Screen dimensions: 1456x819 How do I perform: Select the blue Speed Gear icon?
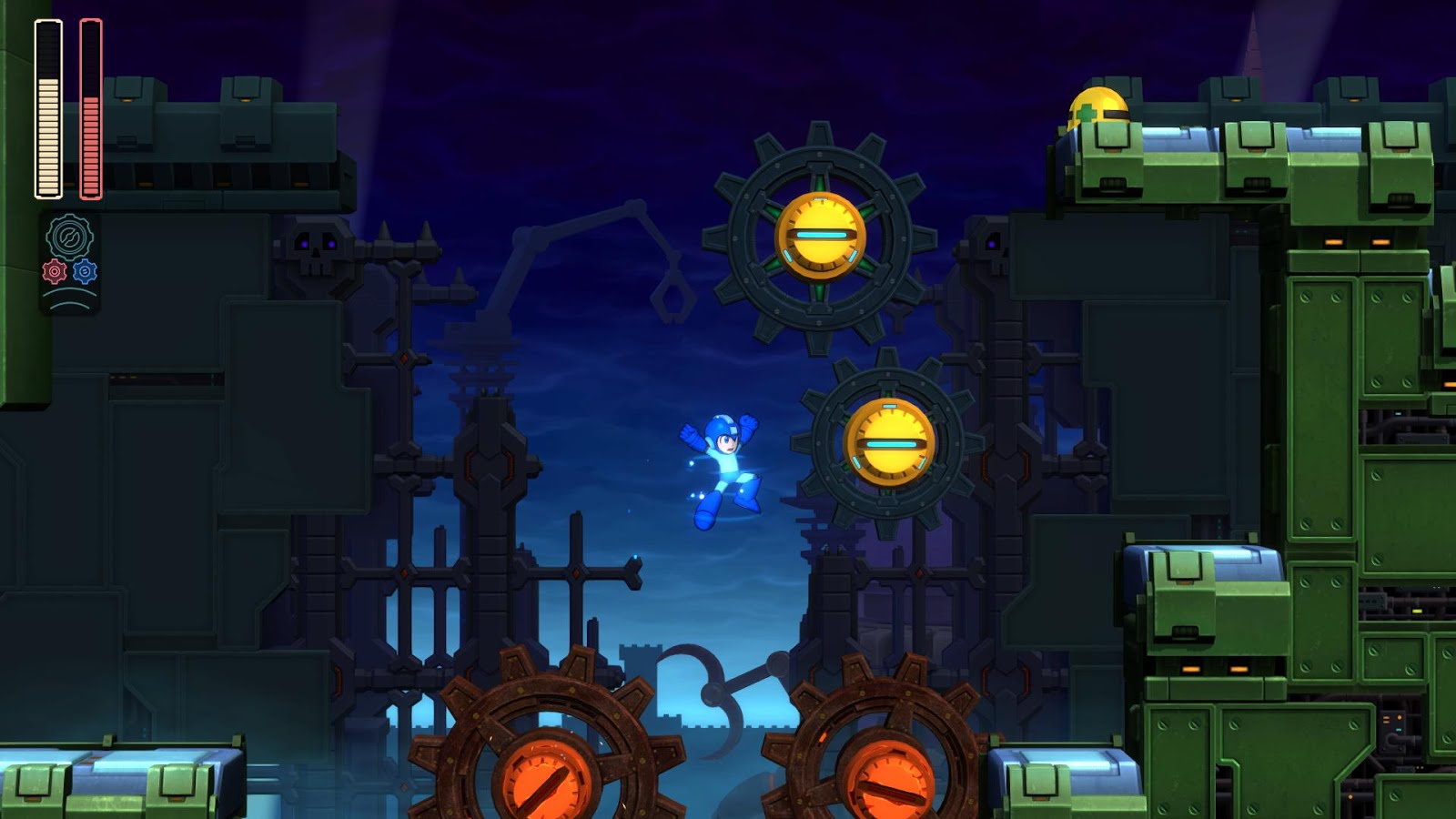click(x=85, y=271)
